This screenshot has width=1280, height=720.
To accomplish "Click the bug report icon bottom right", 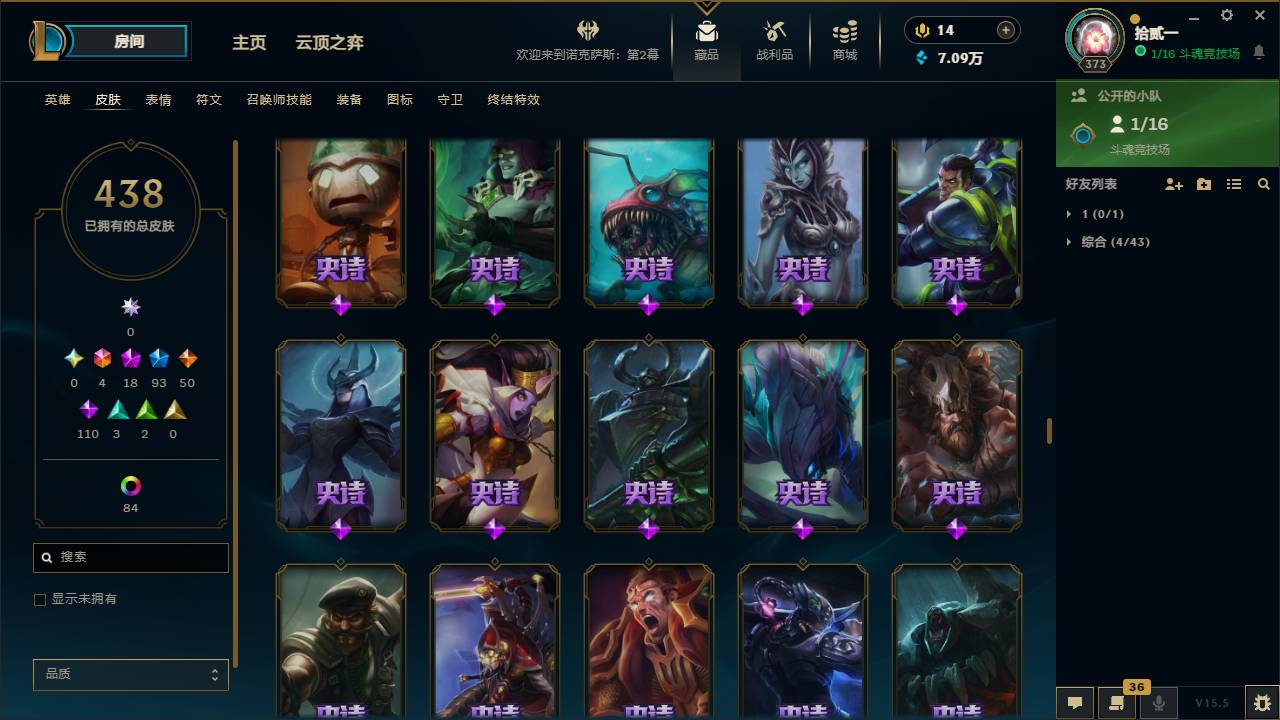I will (x=1257, y=703).
